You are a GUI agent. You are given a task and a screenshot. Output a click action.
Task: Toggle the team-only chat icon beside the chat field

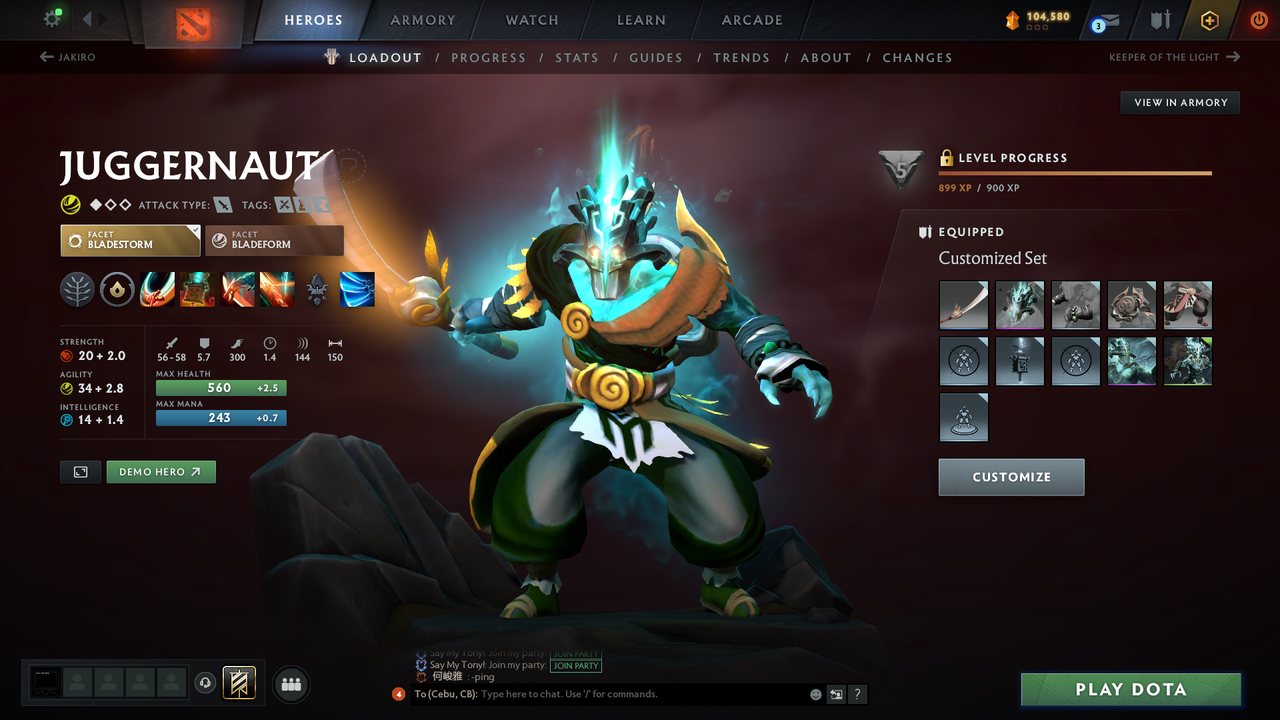836,694
